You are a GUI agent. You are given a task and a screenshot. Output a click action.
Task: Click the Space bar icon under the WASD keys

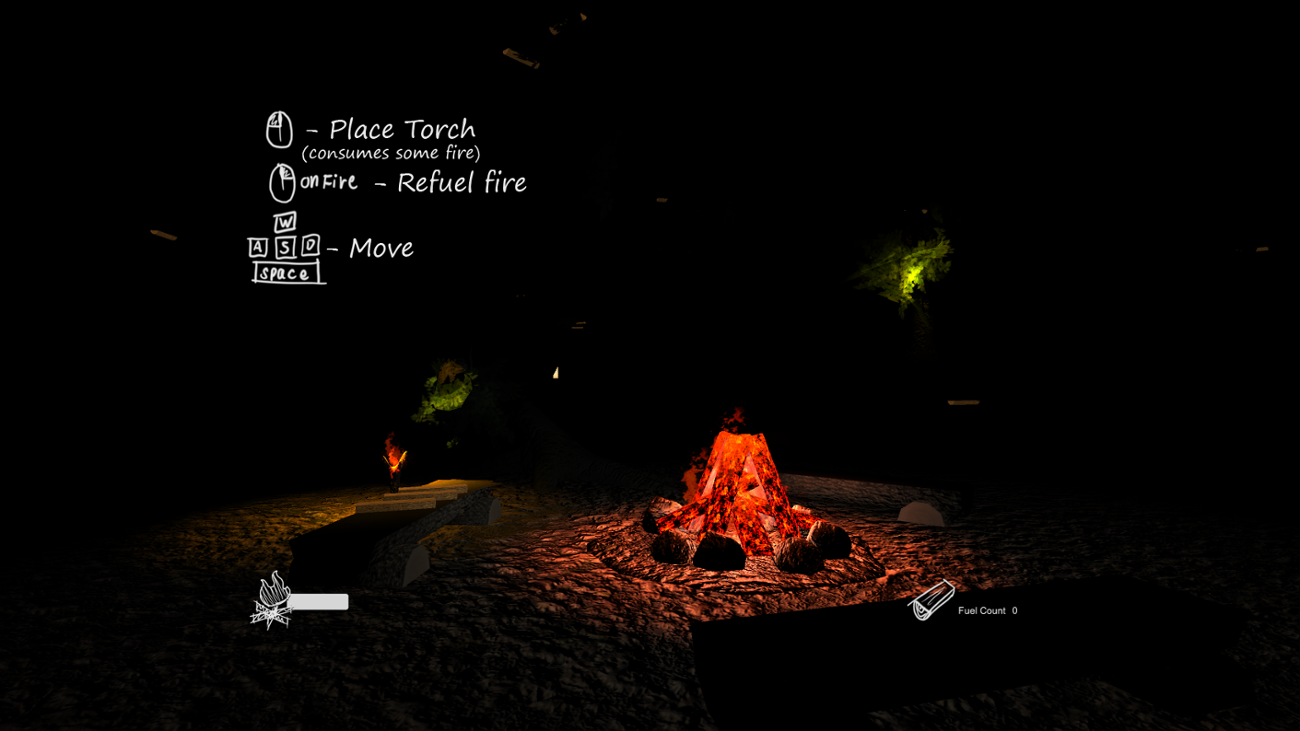(x=287, y=272)
